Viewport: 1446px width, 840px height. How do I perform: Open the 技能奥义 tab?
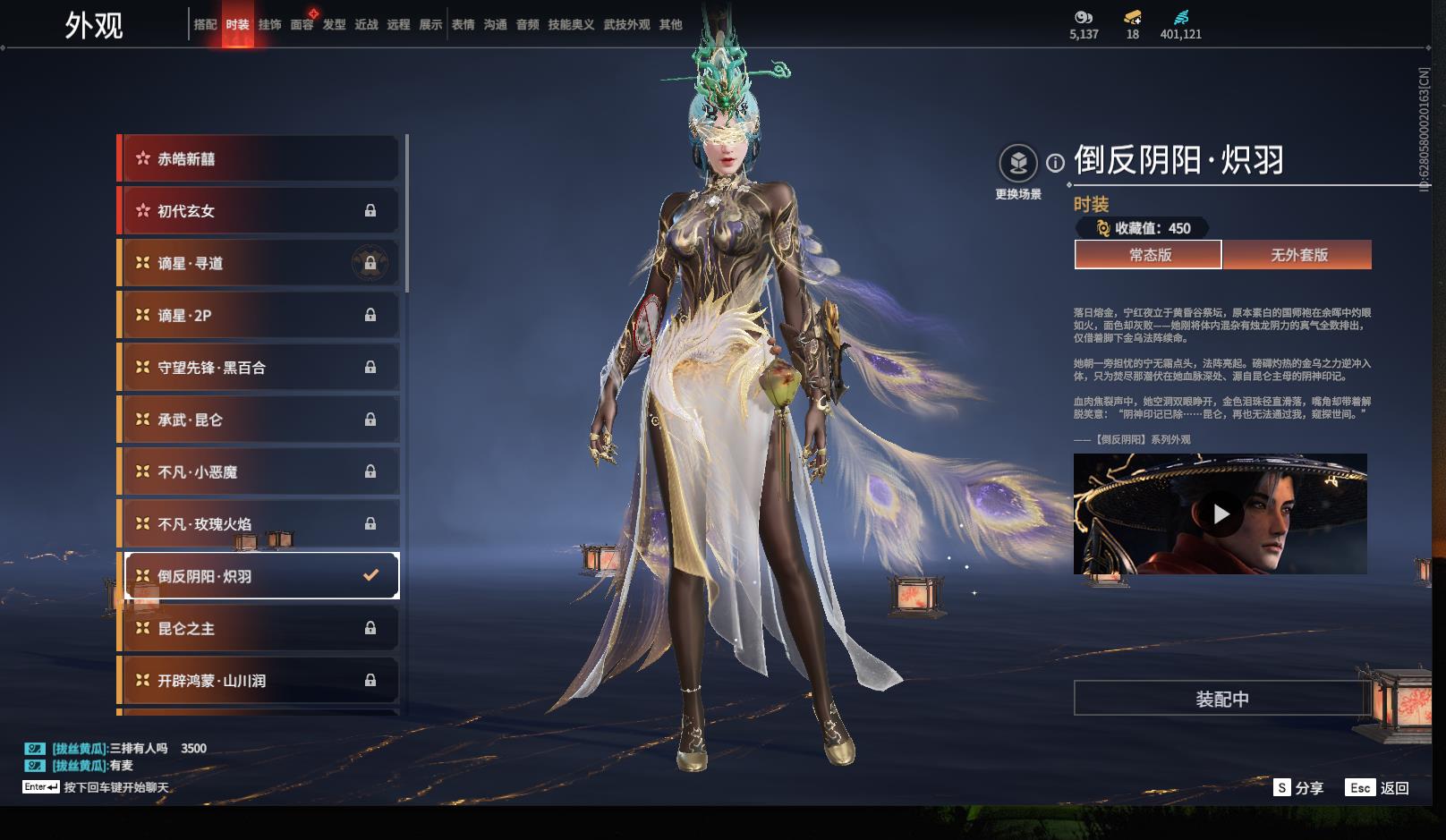(x=571, y=25)
